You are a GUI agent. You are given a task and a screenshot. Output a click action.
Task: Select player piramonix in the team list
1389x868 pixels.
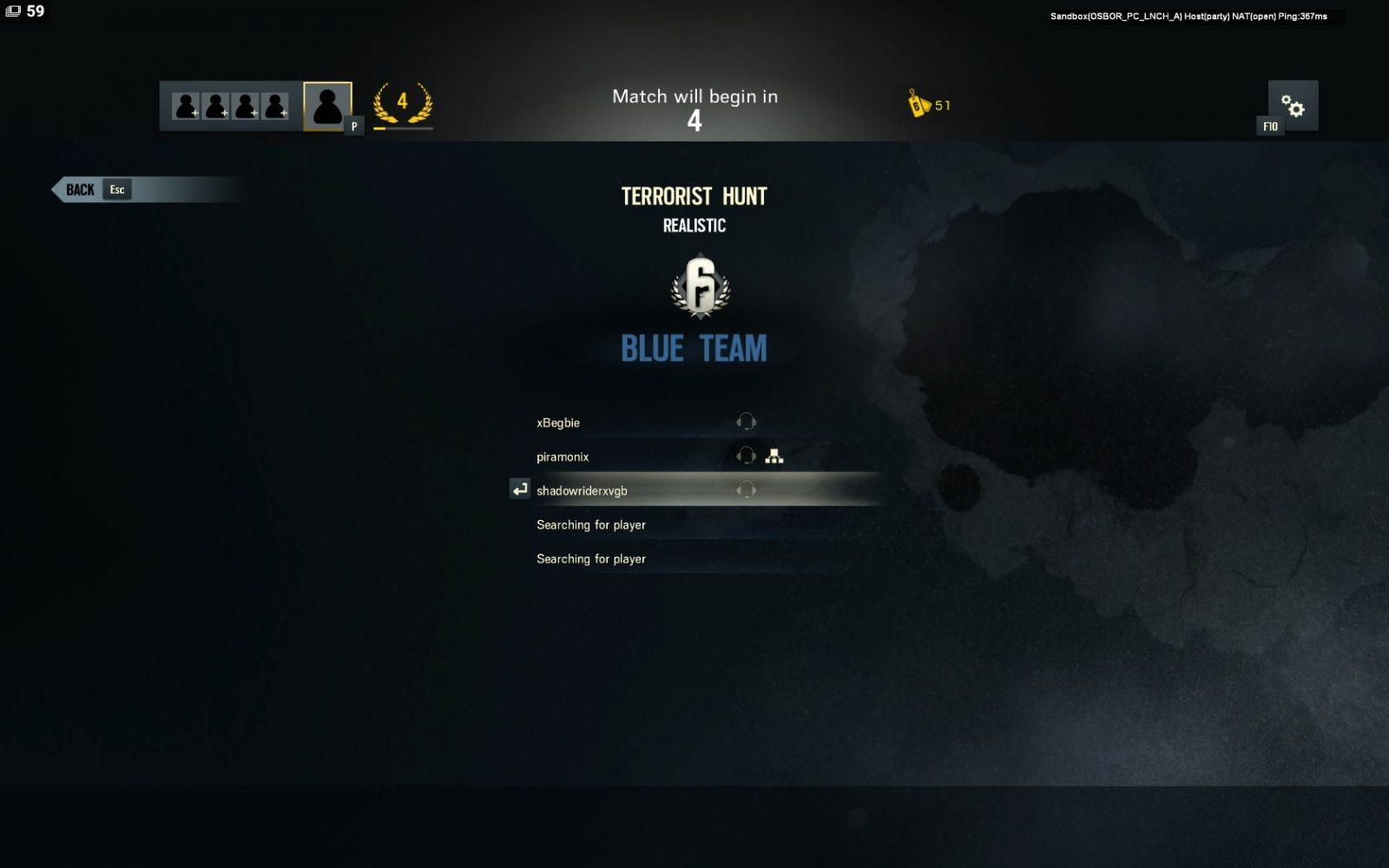pos(563,457)
